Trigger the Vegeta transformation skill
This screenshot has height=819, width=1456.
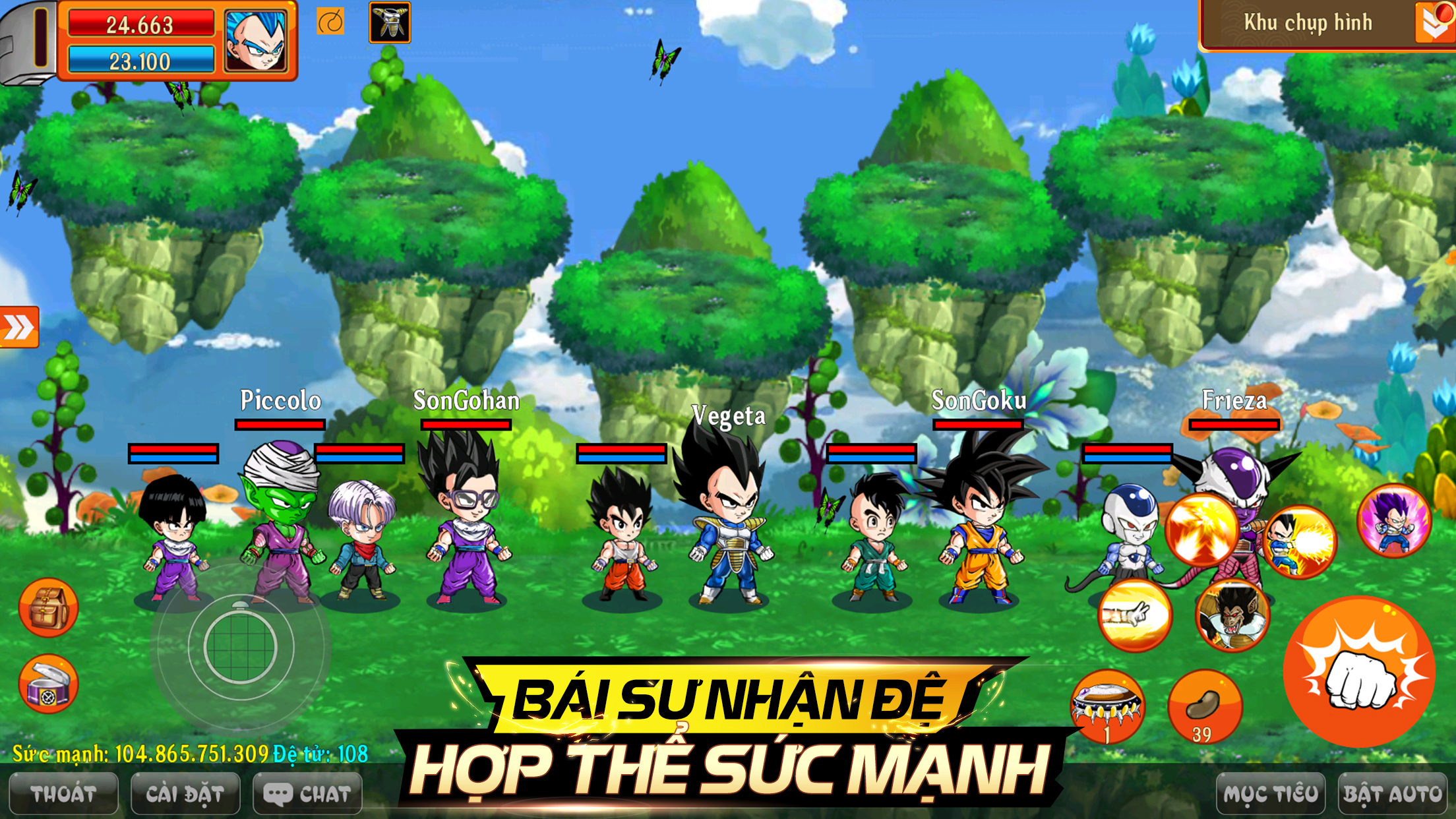tap(1394, 520)
